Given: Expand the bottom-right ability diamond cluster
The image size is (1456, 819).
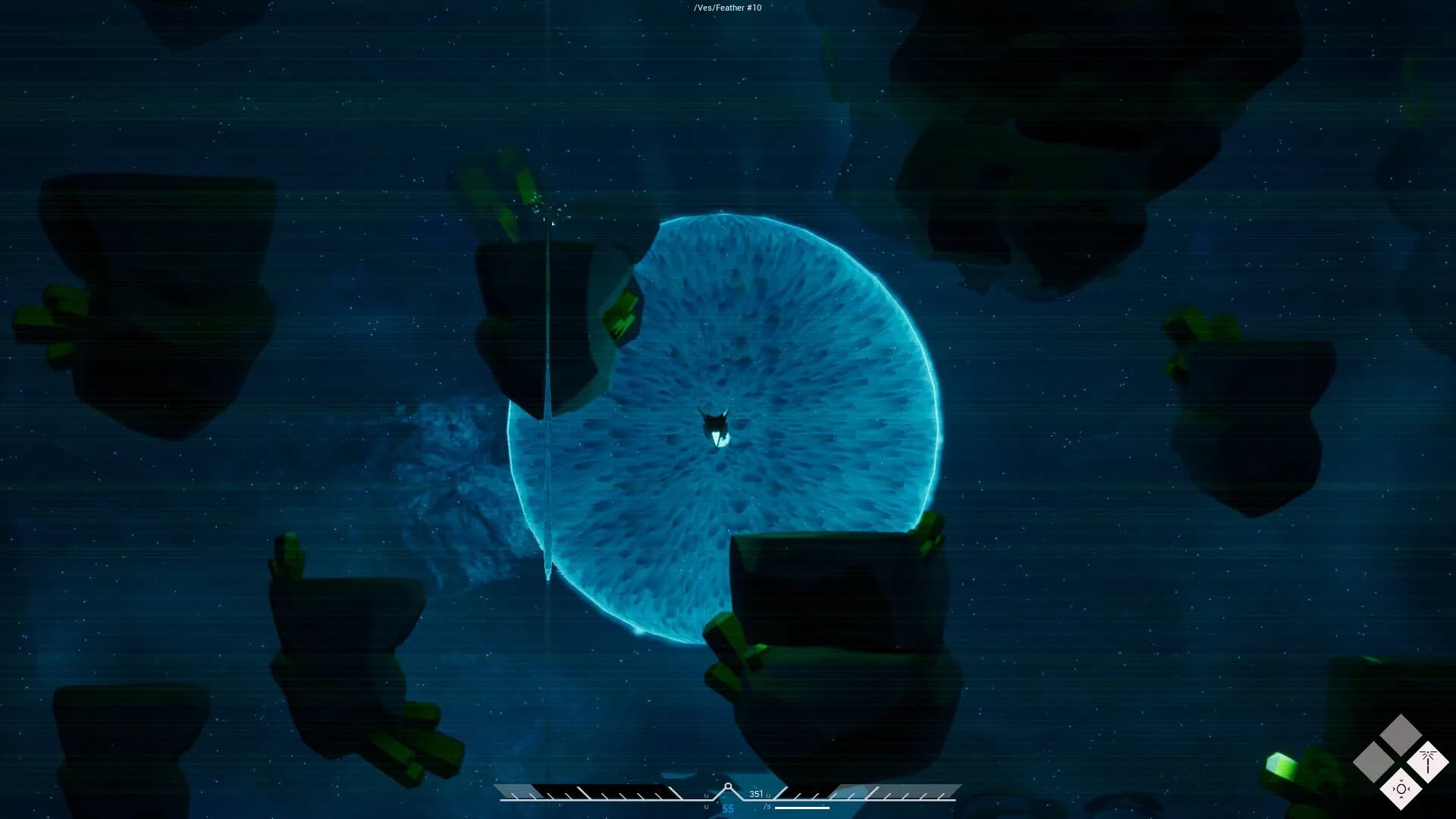Looking at the screenshot, I should [1401, 762].
